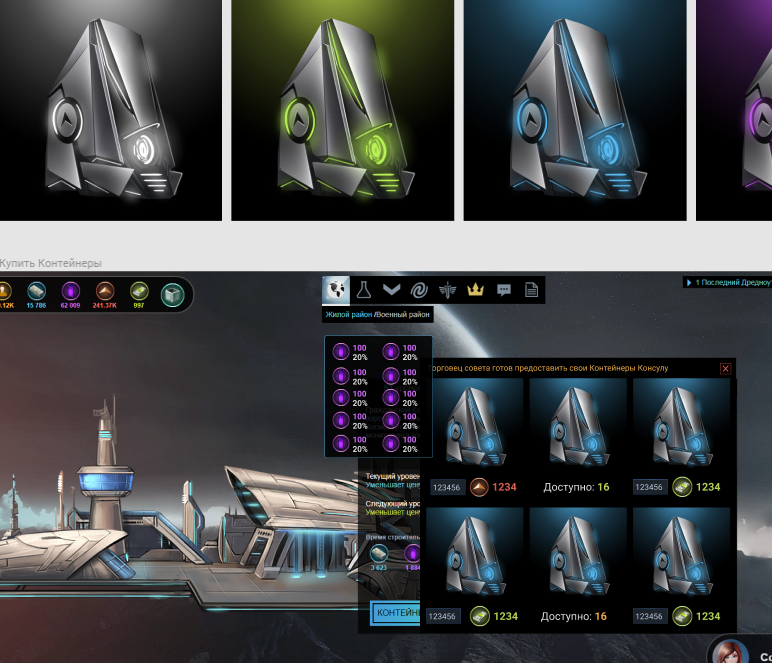Close the Consul containers trader window
Screen dimensions: 772x663
tap(725, 369)
